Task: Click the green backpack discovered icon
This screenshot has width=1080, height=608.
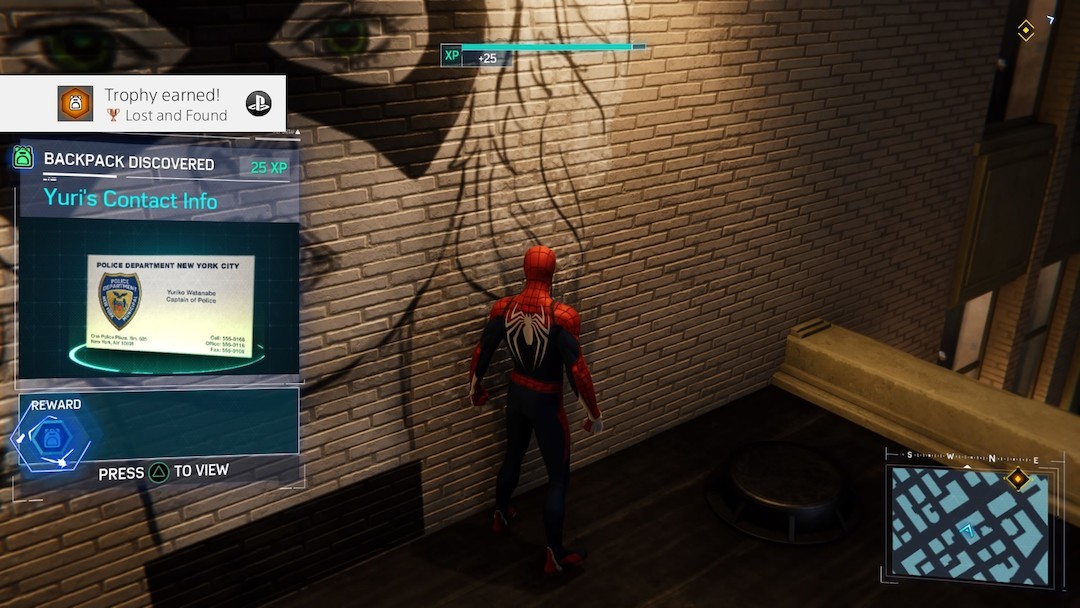Action: coord(23,158)
